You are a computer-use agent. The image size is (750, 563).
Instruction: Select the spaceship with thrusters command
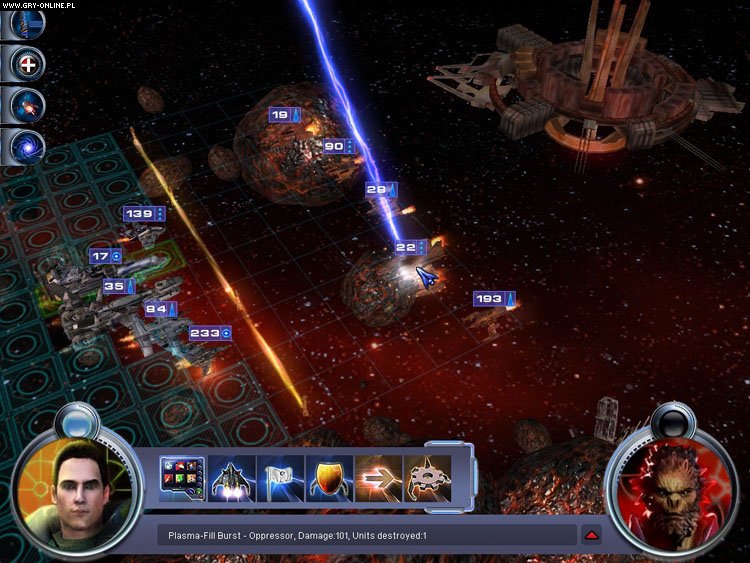click(230, 479)
